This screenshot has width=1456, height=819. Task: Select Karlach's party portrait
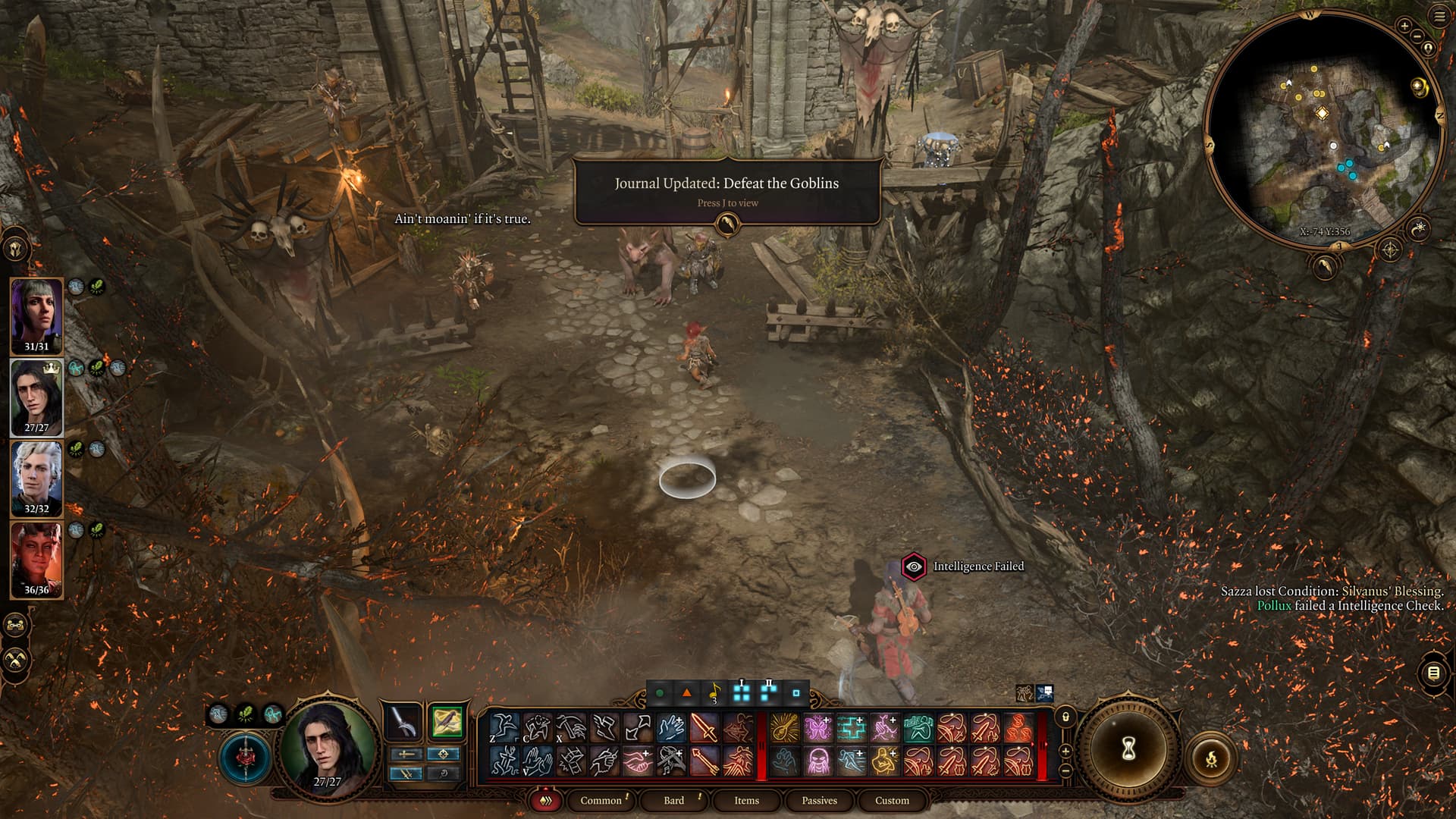[36, 559]
